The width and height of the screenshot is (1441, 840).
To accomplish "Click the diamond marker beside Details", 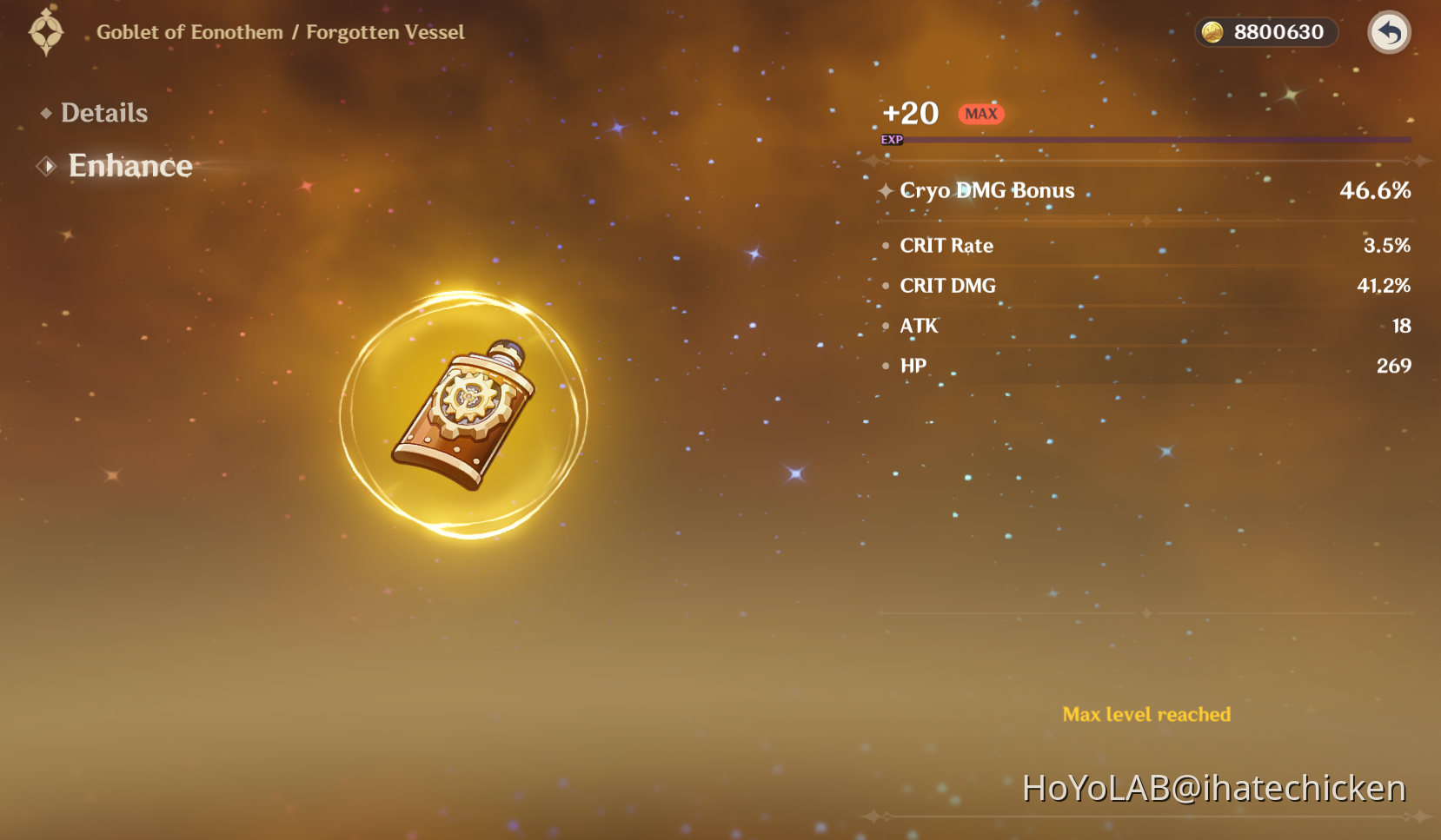I will (45, 112).
